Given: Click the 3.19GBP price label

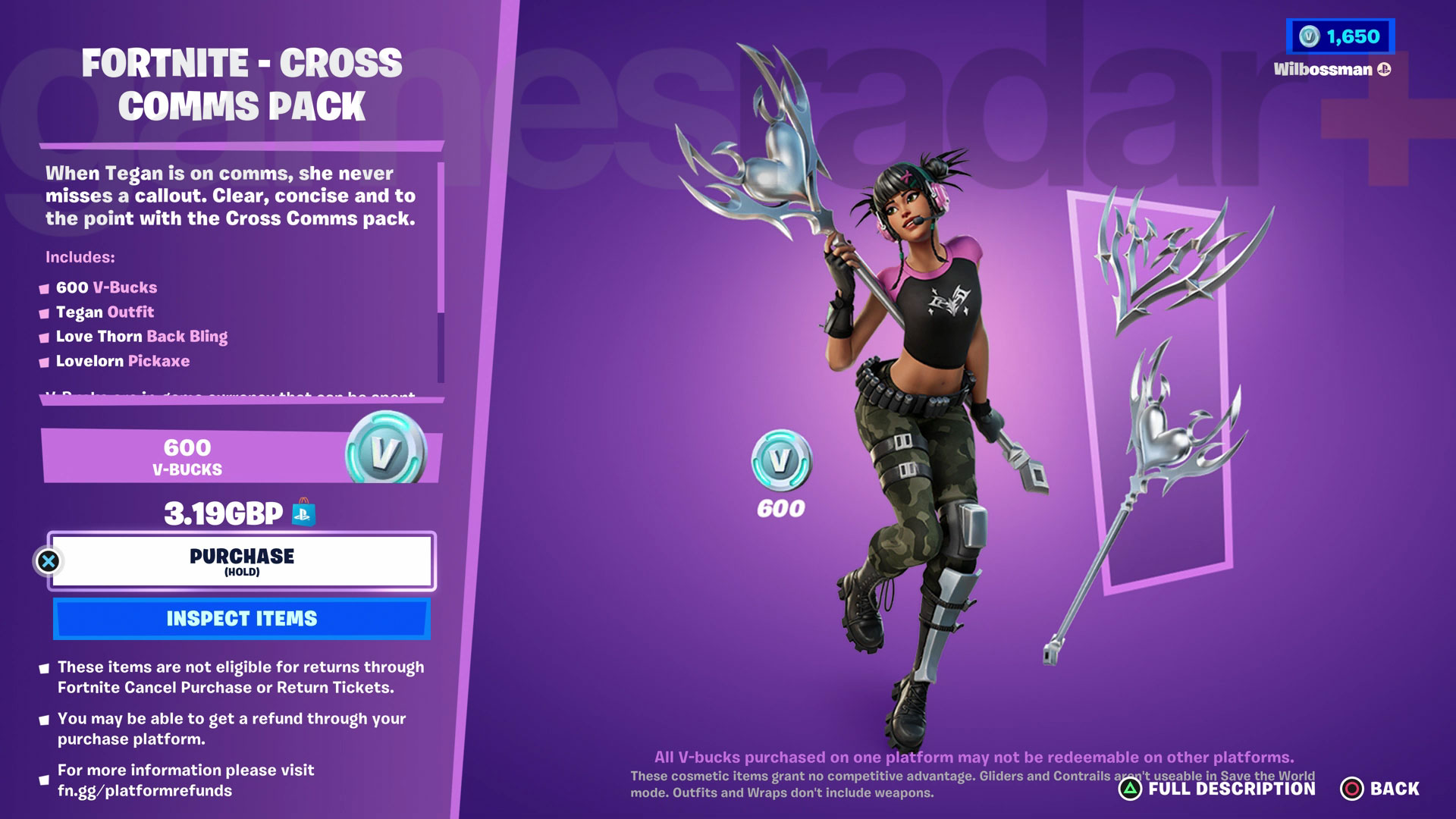Looking at the screenshot, I should point(224,513).
